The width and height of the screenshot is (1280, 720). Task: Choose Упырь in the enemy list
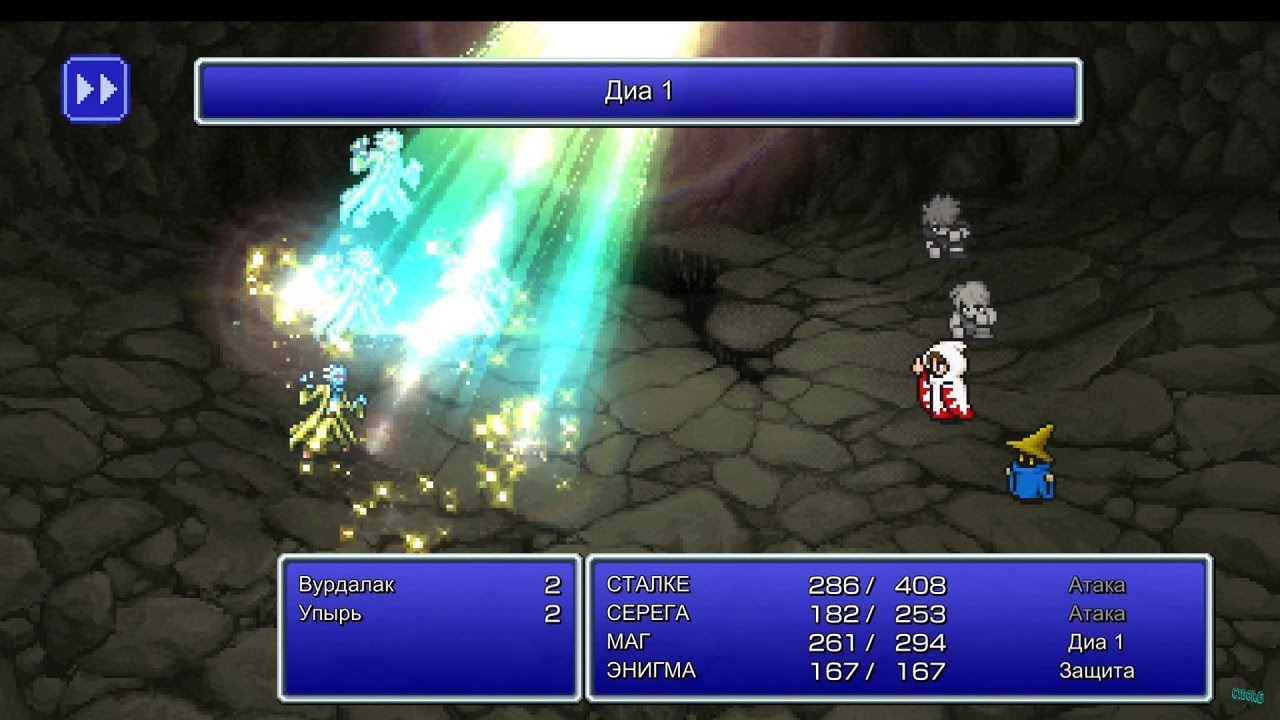(x=330, y=614)
